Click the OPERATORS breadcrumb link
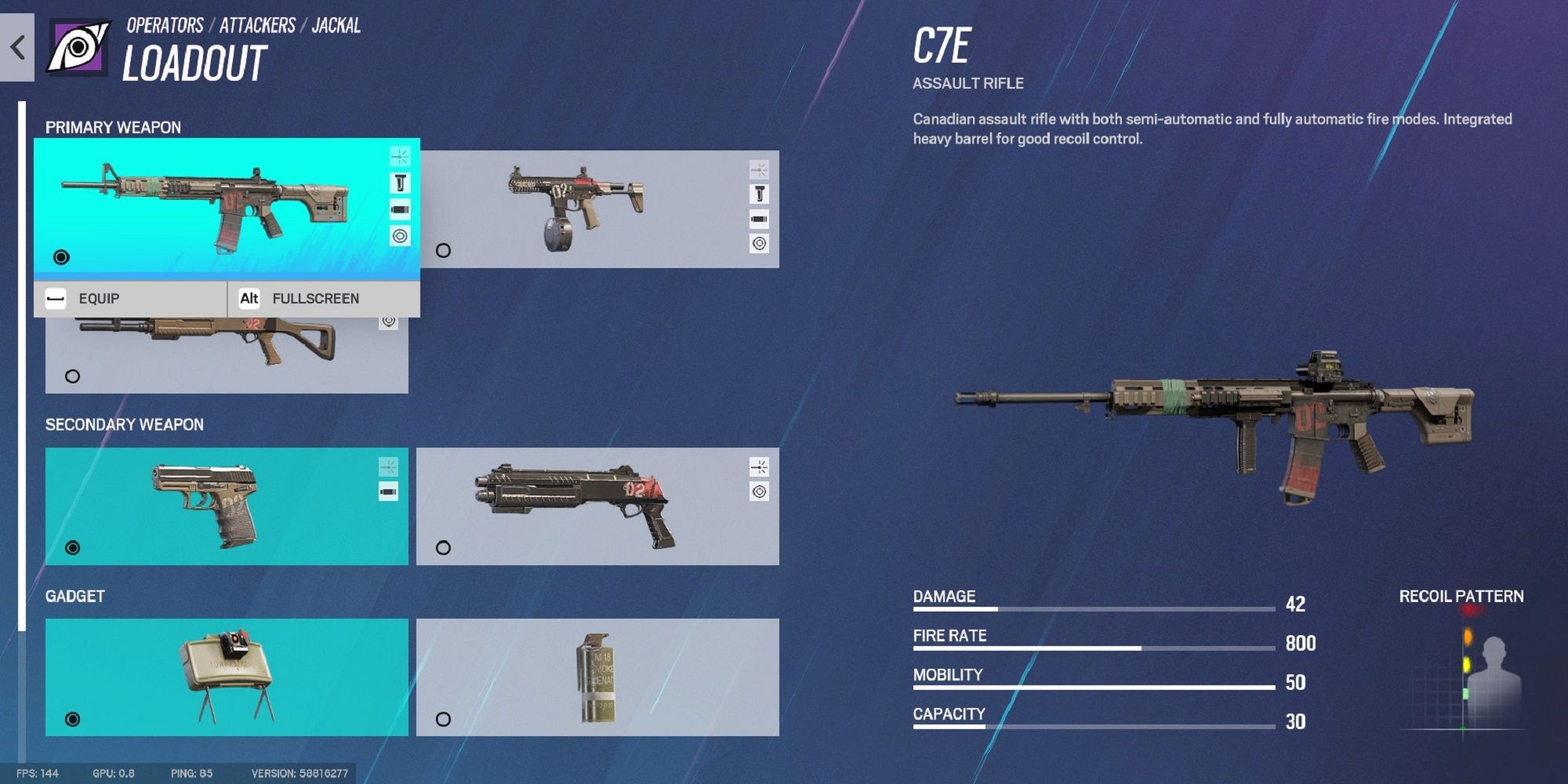 (163, 24)
